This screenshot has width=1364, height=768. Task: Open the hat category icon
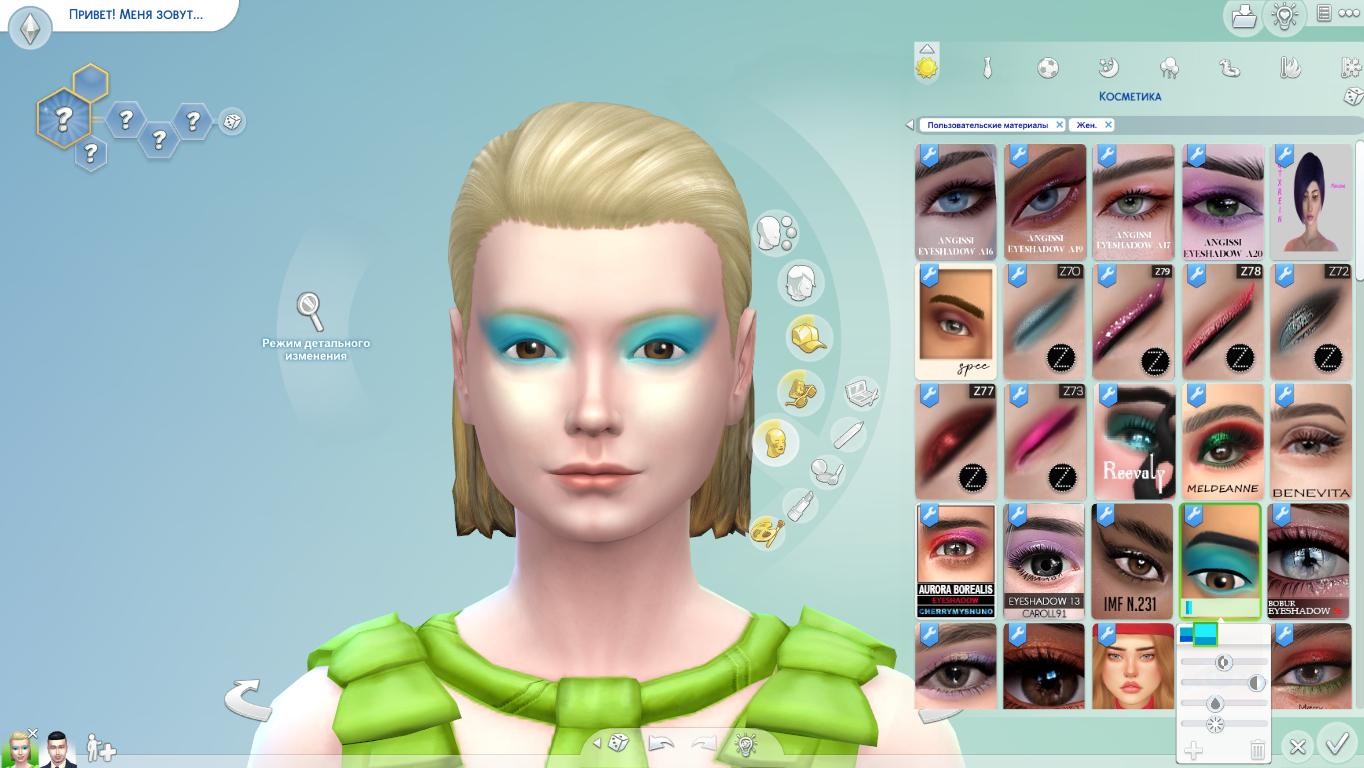[x=808, y=337]
